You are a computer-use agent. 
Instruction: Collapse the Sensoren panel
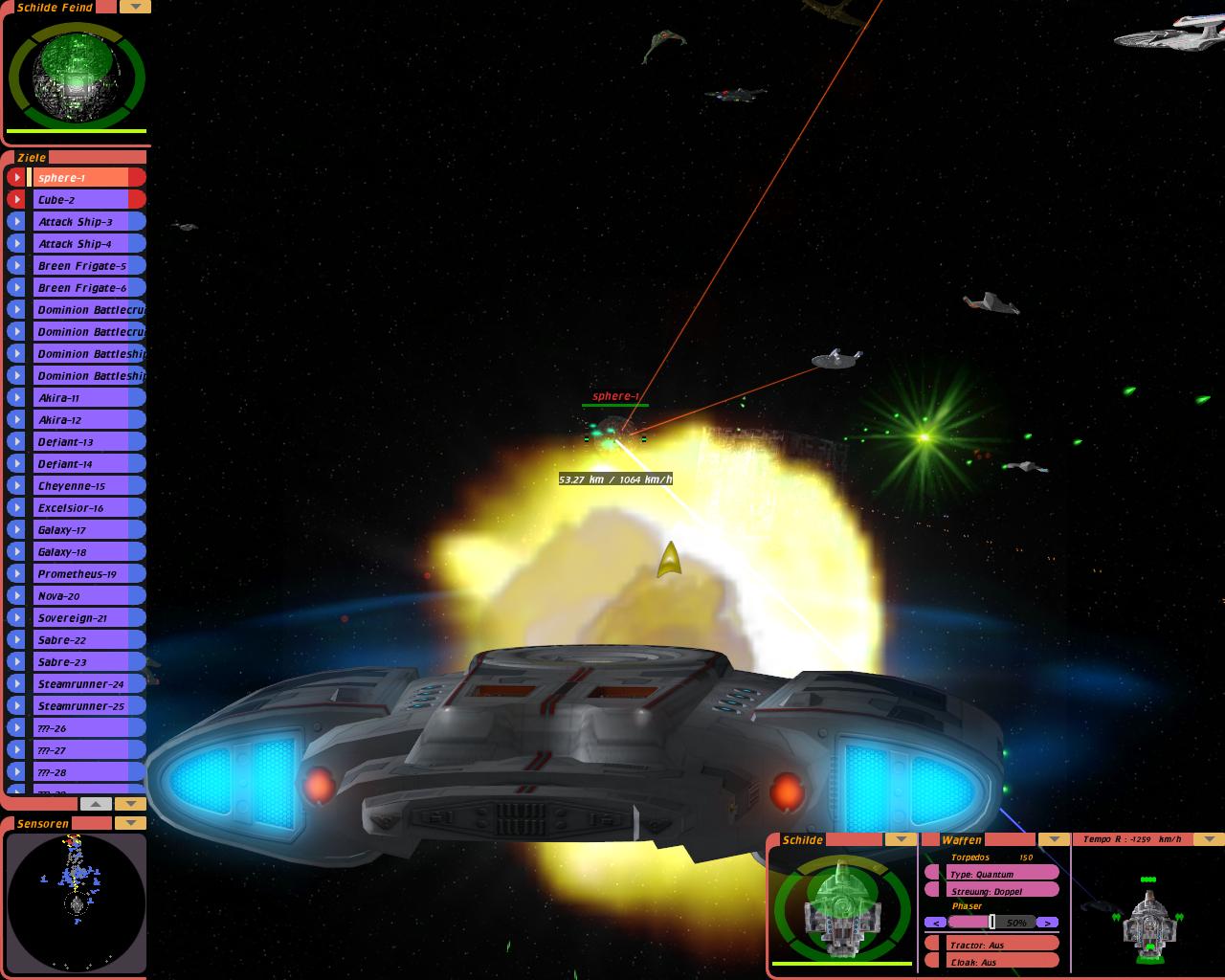pos(130,823)
